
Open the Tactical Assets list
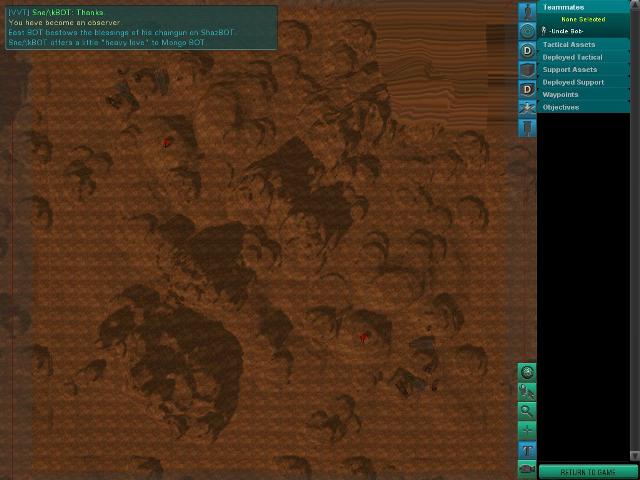(x=569, y=45)
